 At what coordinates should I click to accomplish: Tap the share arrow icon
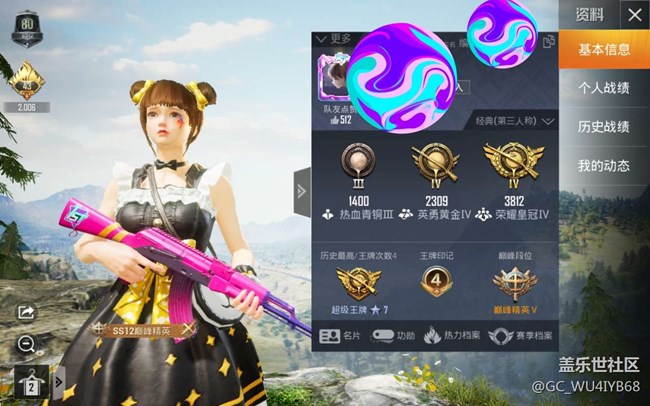coord(27,313)
